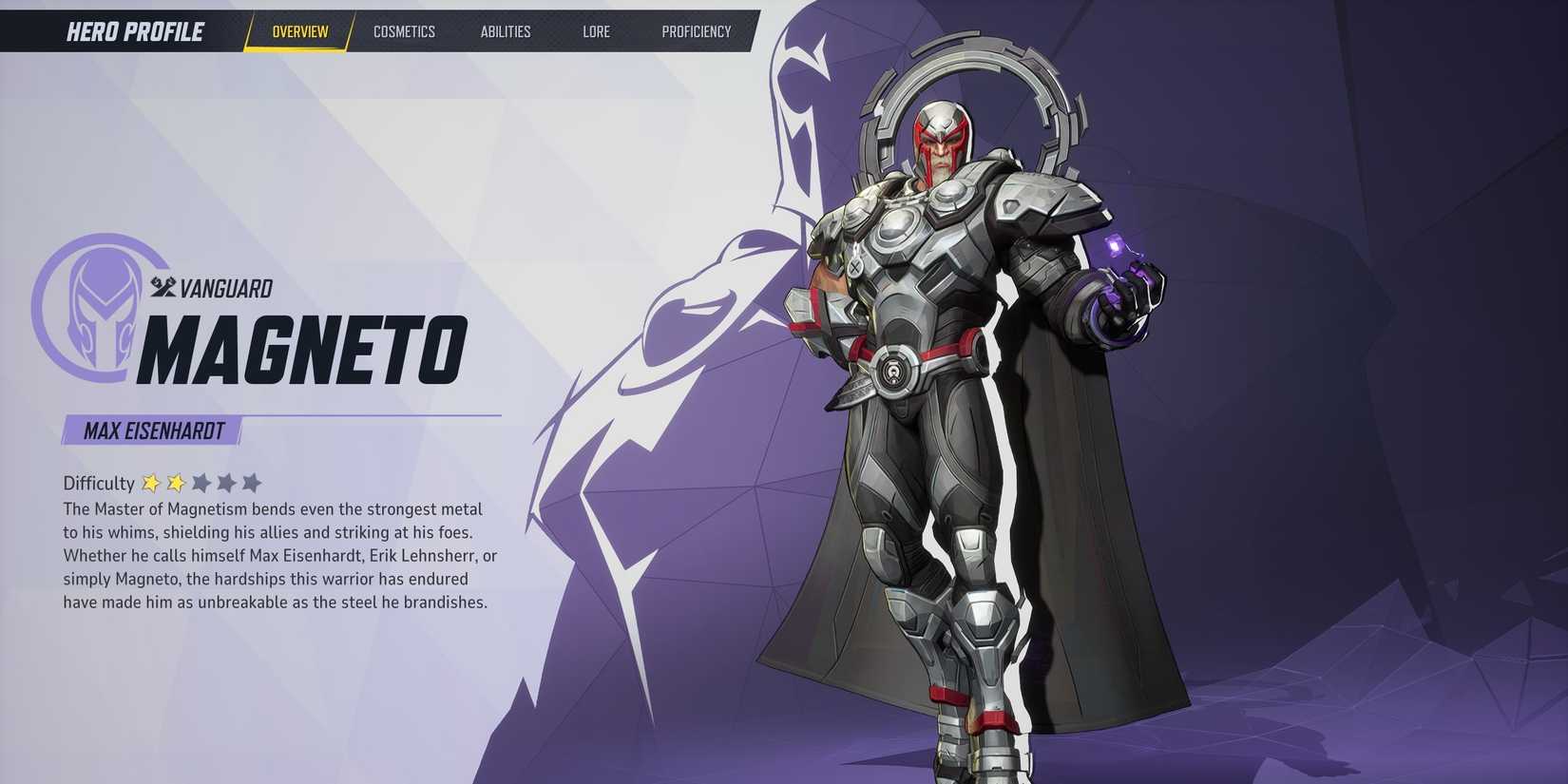Image resolution: width=1568 pixels, height=784 pixels.
Task: Click the fourth difficulty star icon
Action: coord(226,483)
